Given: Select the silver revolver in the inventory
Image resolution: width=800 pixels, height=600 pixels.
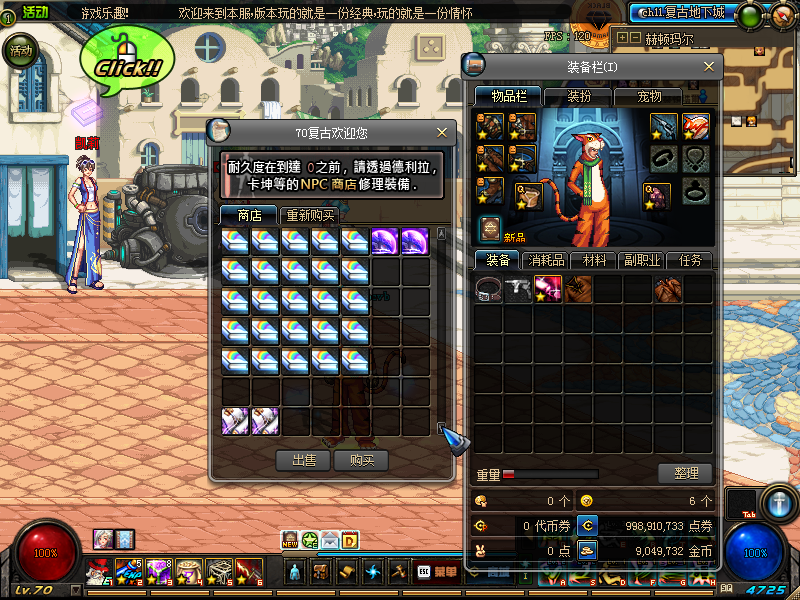Looking at the screenshot, I should (x=518, y=290).
